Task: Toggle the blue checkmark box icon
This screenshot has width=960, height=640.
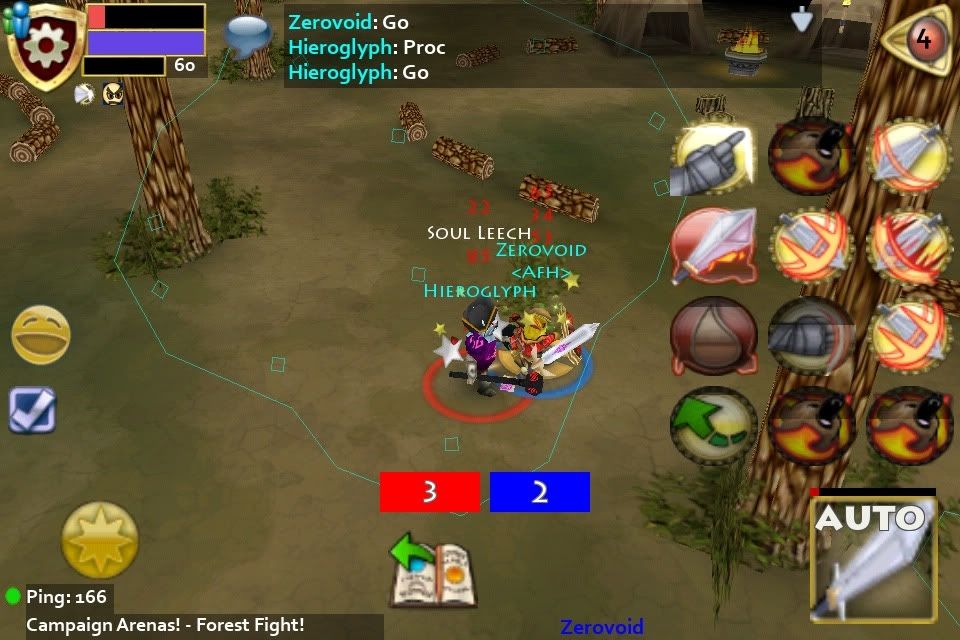Action: pyautogui.click(x=32, y=410)
